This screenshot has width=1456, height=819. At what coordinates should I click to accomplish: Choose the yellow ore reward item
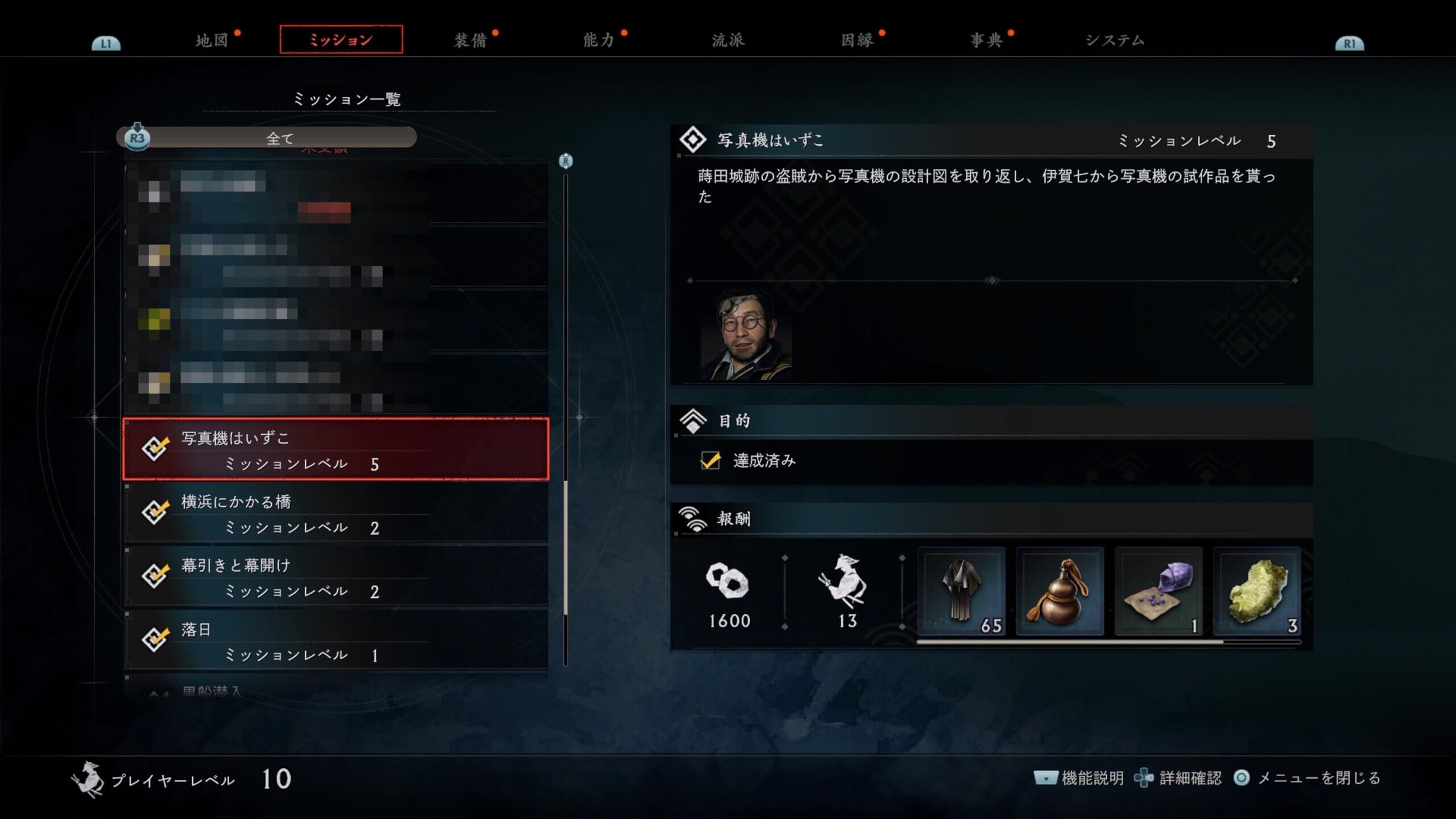click(1257, 591)
